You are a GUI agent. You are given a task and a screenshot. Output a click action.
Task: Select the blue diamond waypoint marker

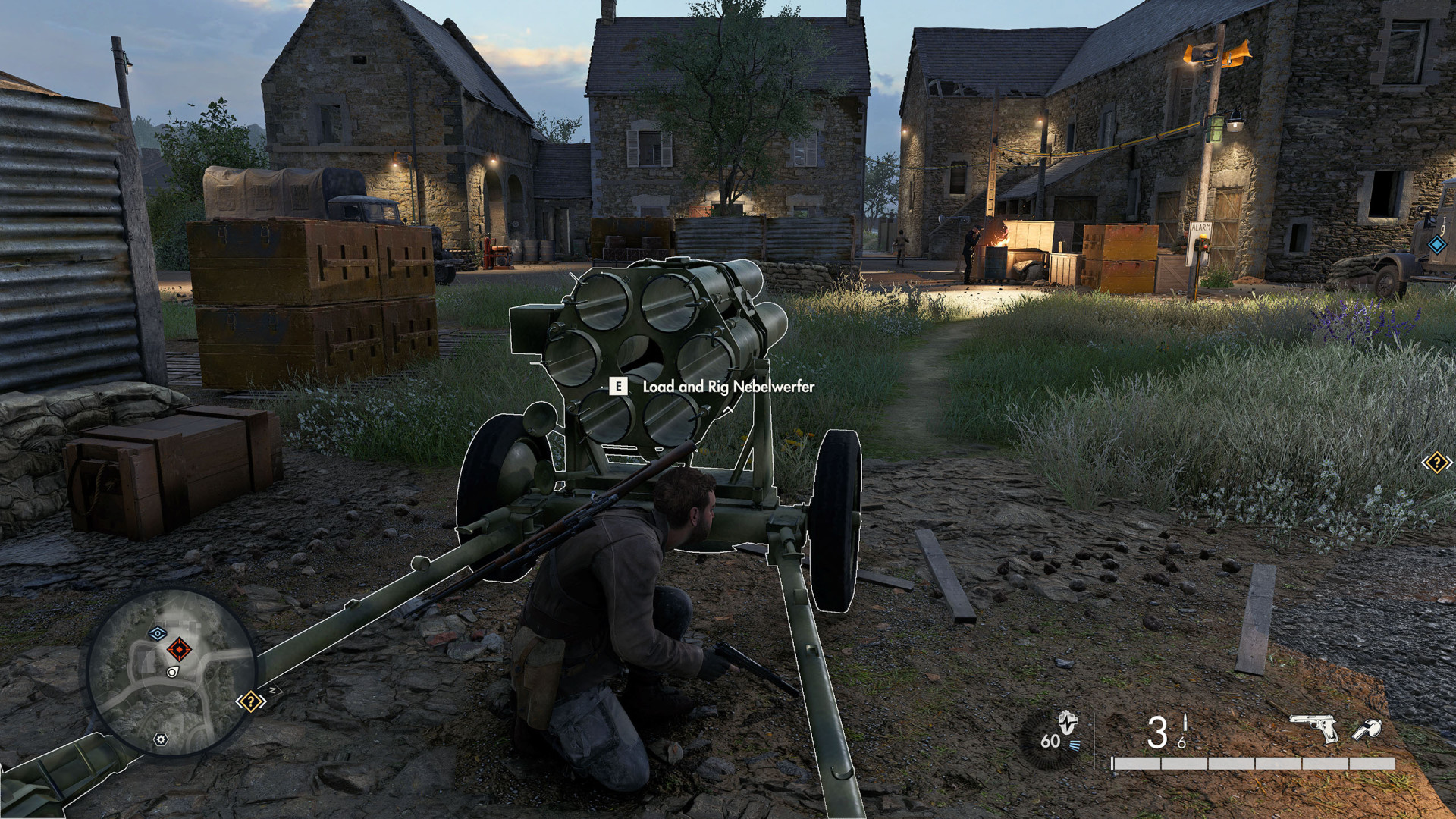coord(1436,244)
